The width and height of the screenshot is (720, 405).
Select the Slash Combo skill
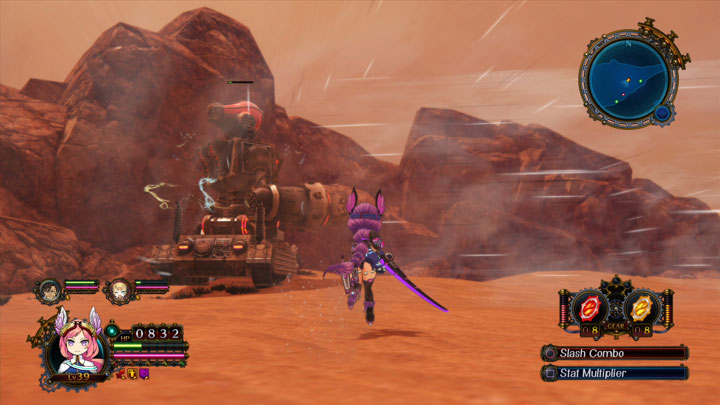click(x=614, y=353)
